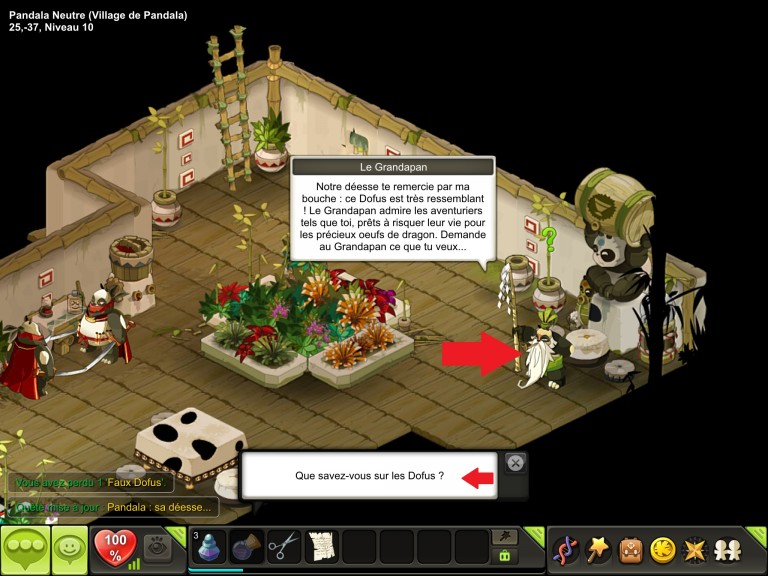Select the scissors hotbar slot

[284, 547]
